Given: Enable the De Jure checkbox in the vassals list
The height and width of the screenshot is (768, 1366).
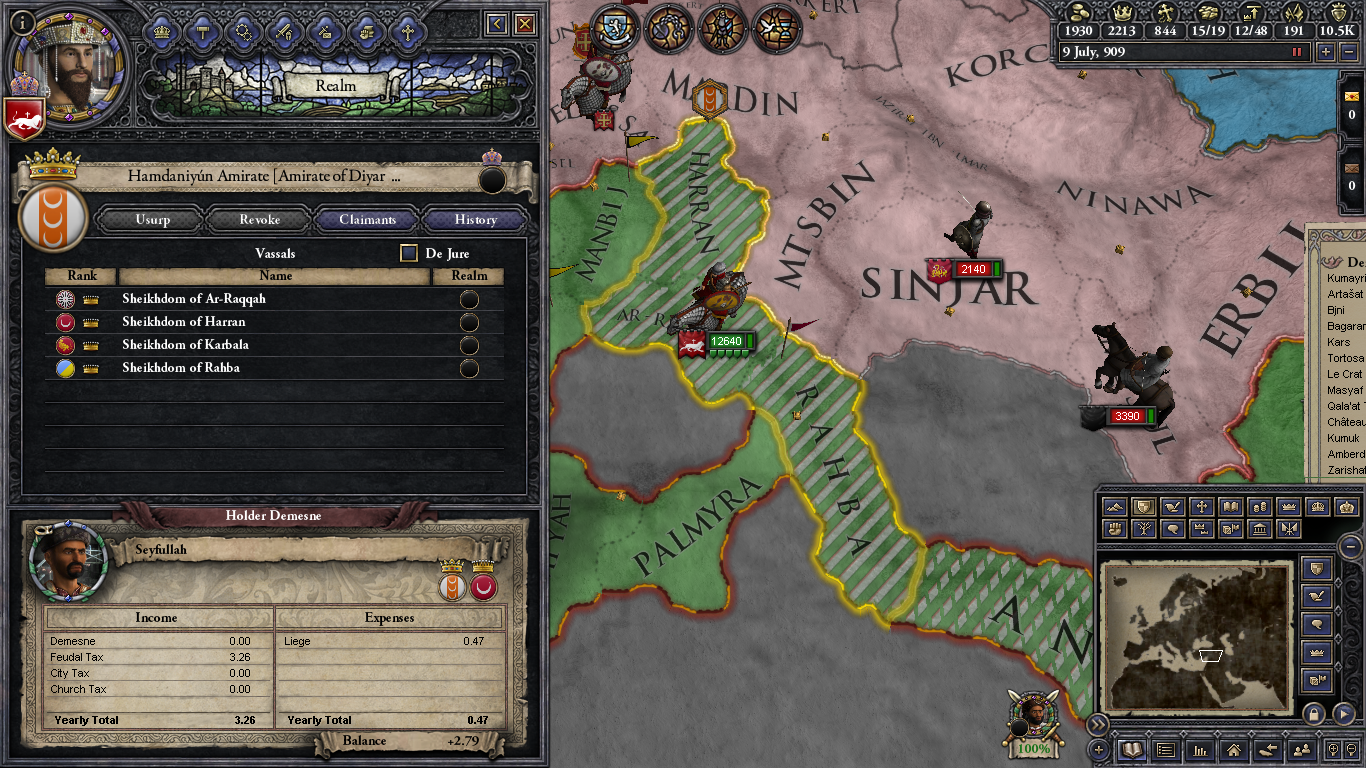Looking at the screenshot, I should [408, 253].
